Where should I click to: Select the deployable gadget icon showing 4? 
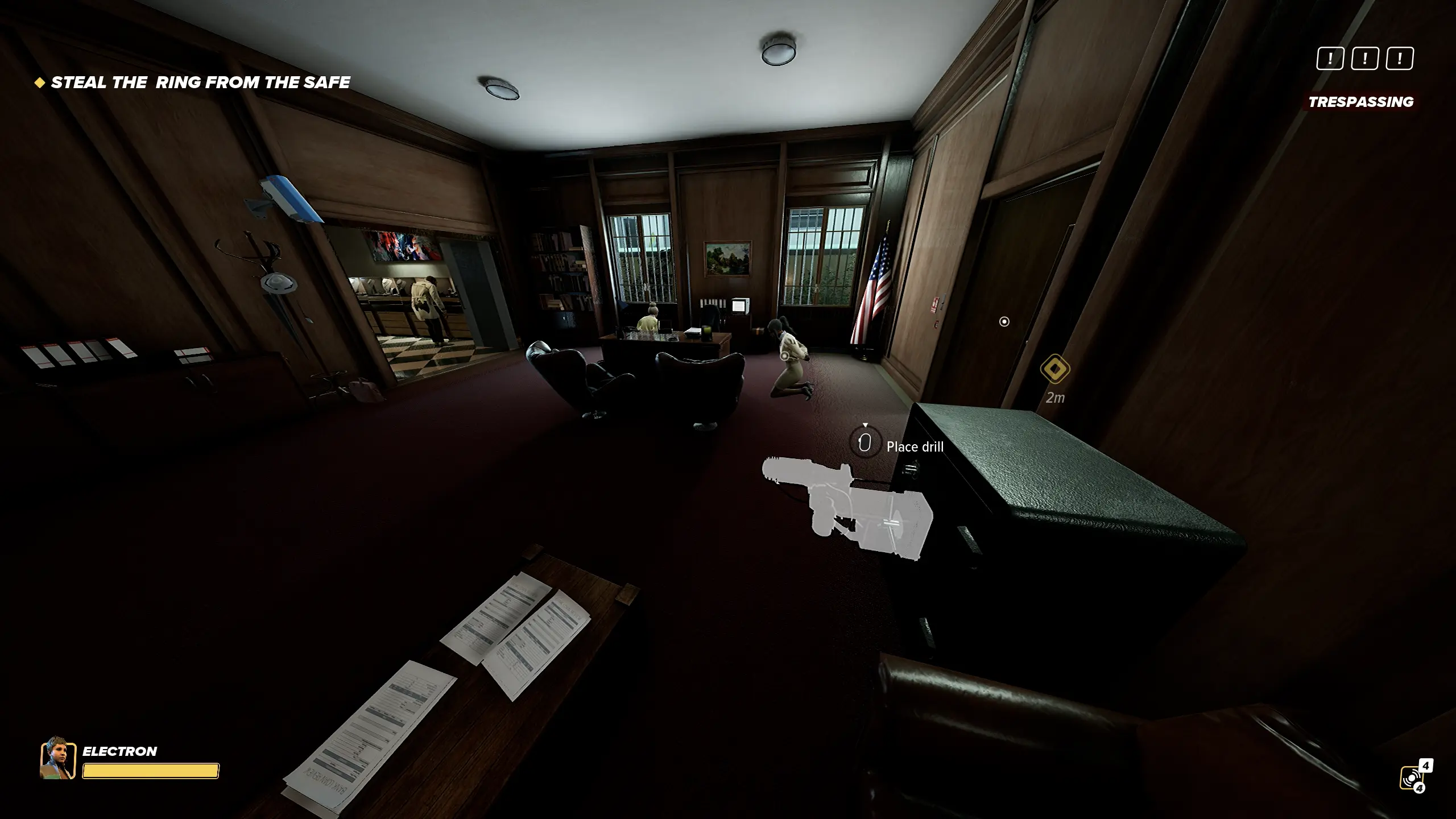pyautogui.click(x=1413, y=777)
